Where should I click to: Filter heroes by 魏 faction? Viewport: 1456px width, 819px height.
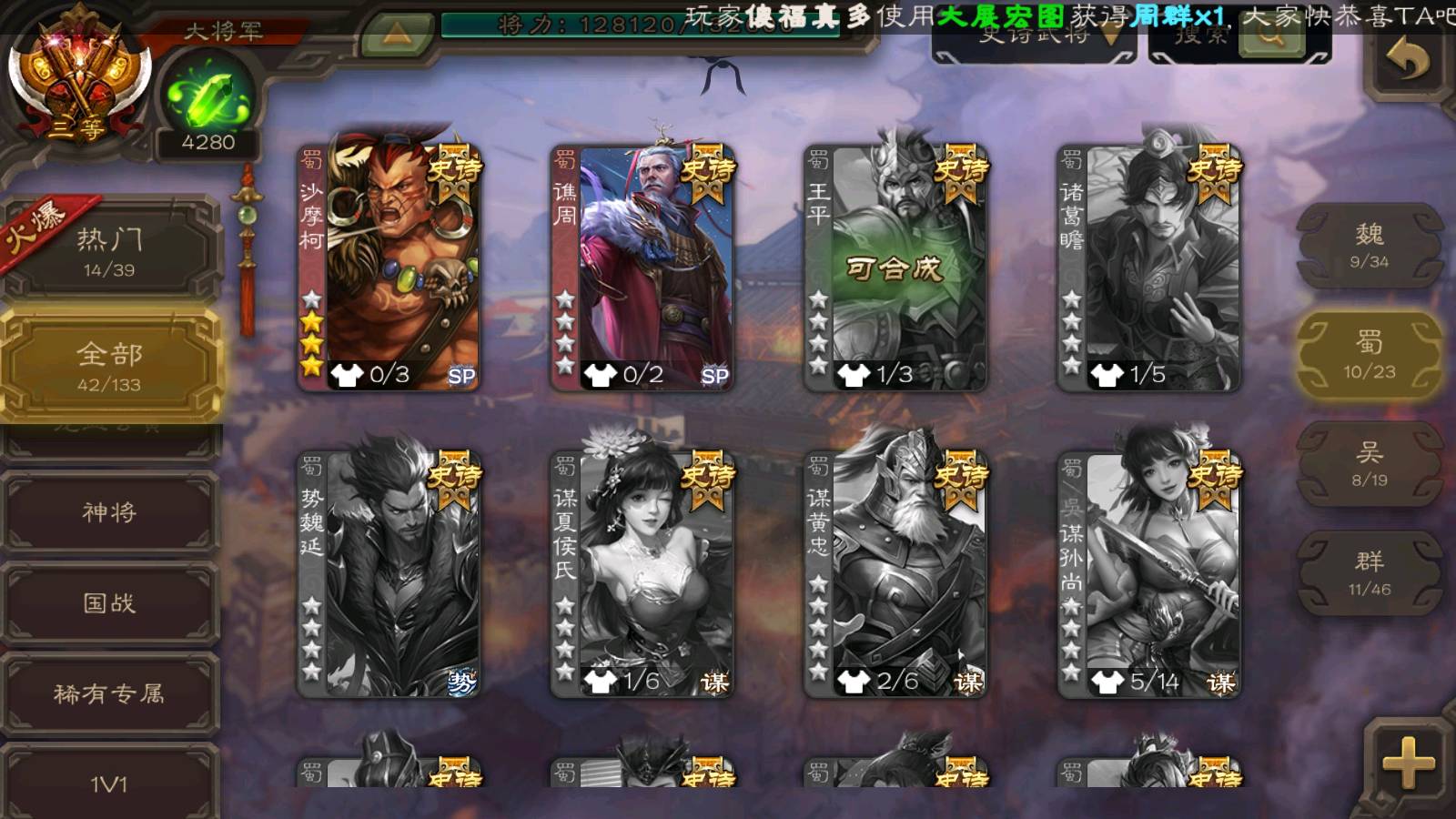pos(1369,246)
